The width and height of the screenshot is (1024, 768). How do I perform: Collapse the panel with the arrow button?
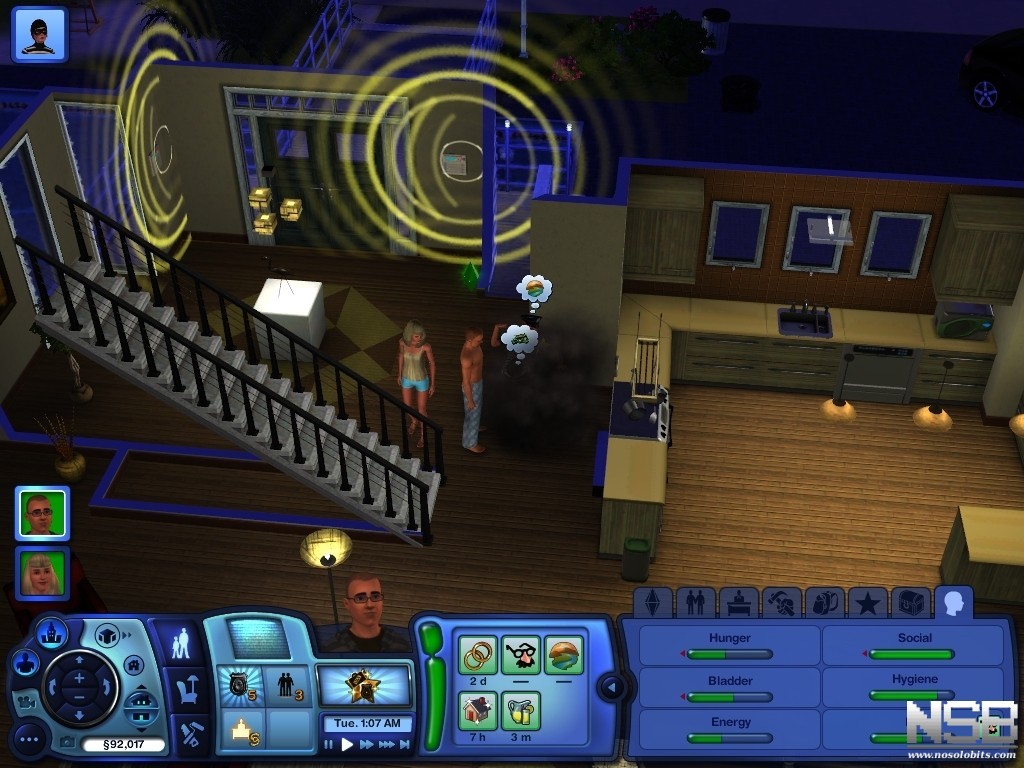tap(611, 687)
